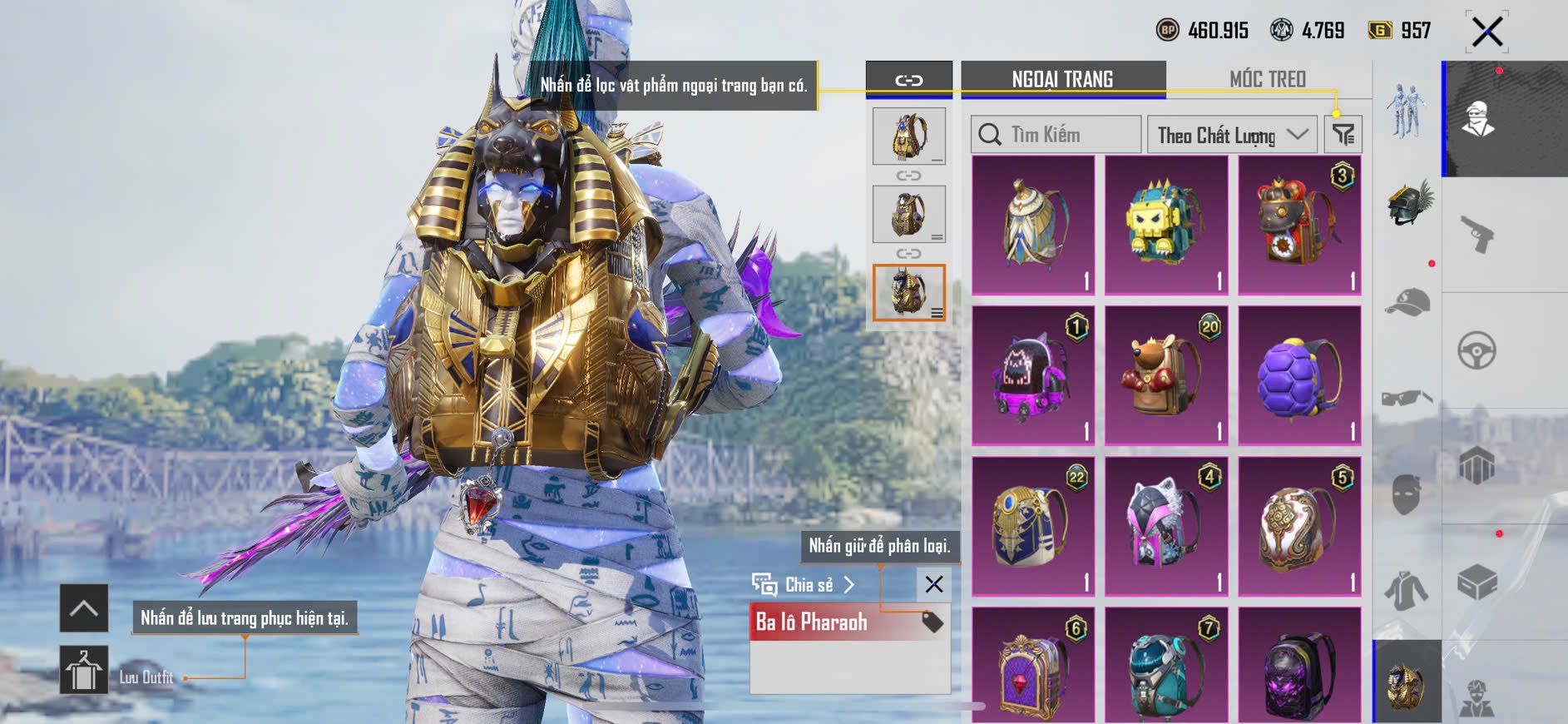This screenshot has height=724, width=1568.
Task: Close the inventory with the top X
Action: (1486, 32)
